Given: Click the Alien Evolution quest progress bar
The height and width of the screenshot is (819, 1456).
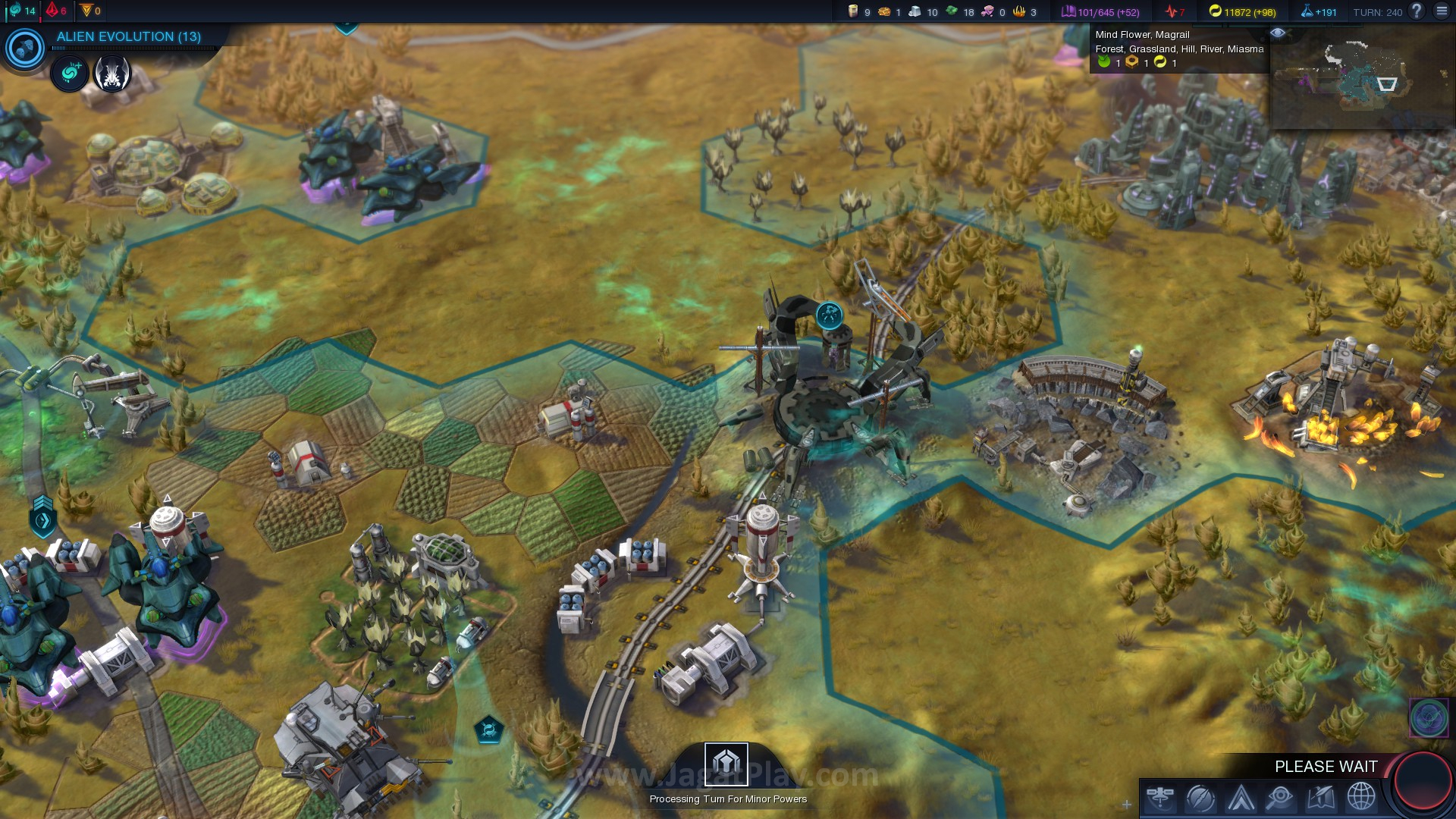Looking at the screenshot, I should [133, 47].
